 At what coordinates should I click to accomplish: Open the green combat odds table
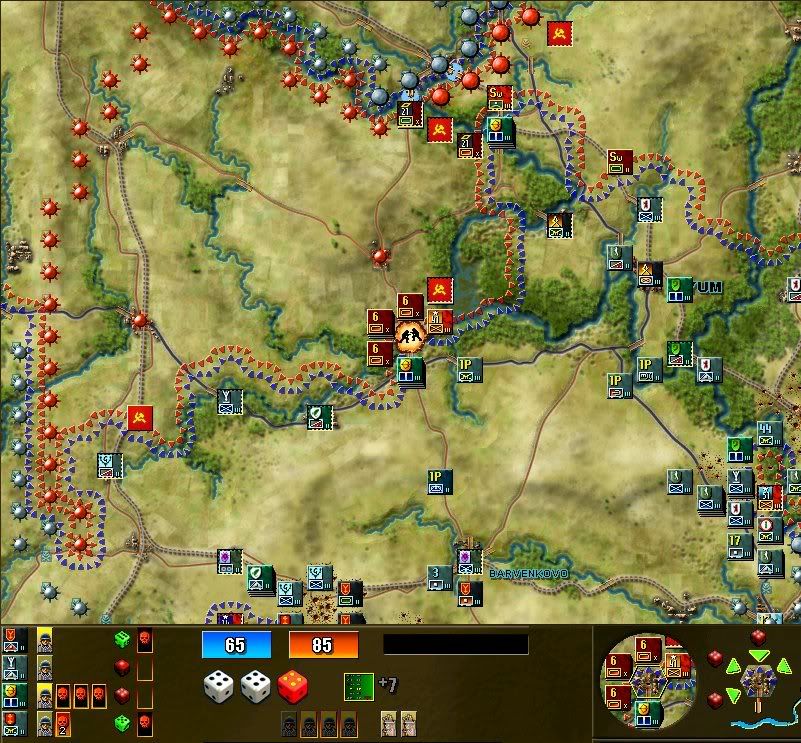(357, 686)
